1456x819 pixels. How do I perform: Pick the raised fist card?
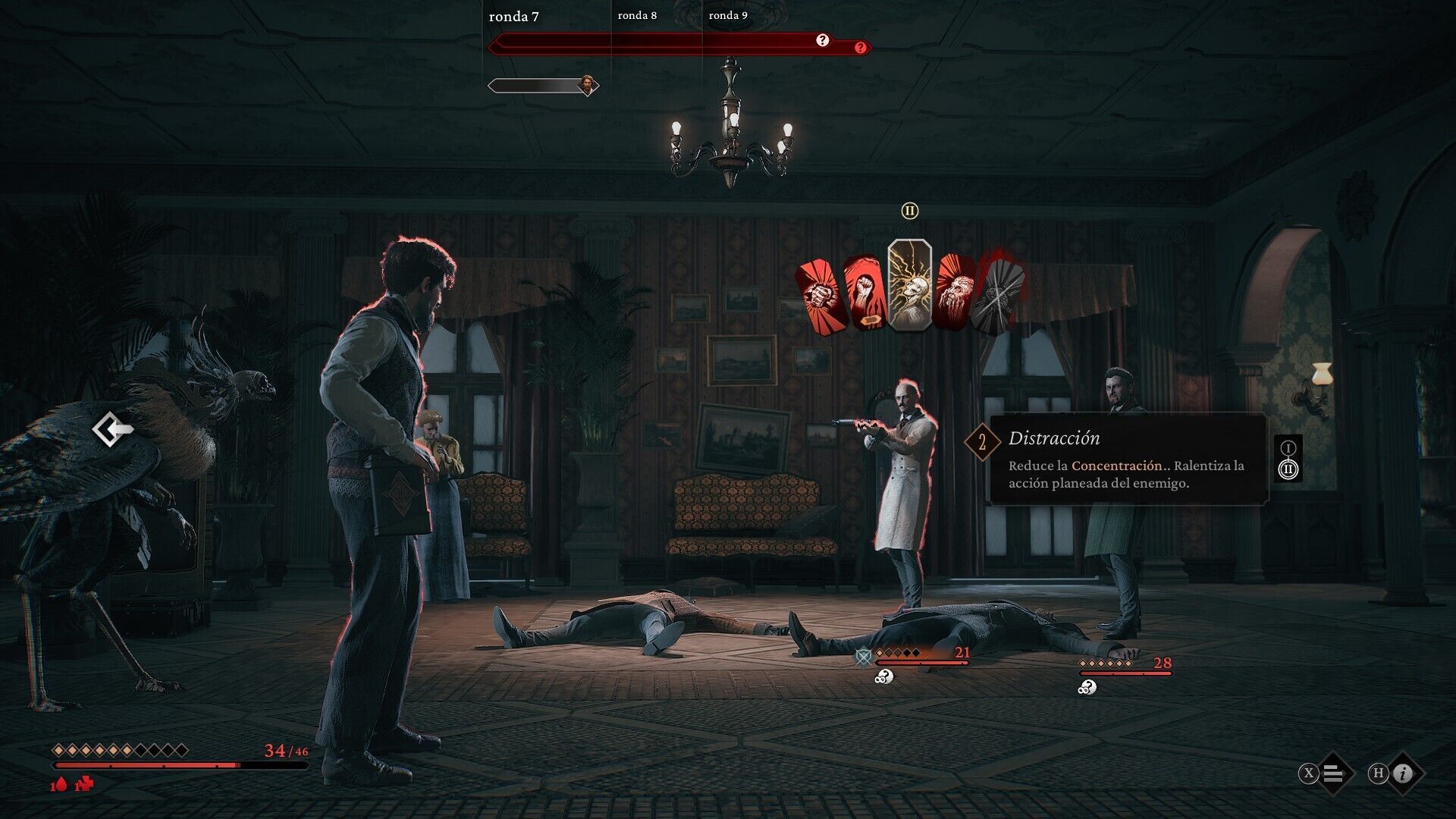coord(864,293)
